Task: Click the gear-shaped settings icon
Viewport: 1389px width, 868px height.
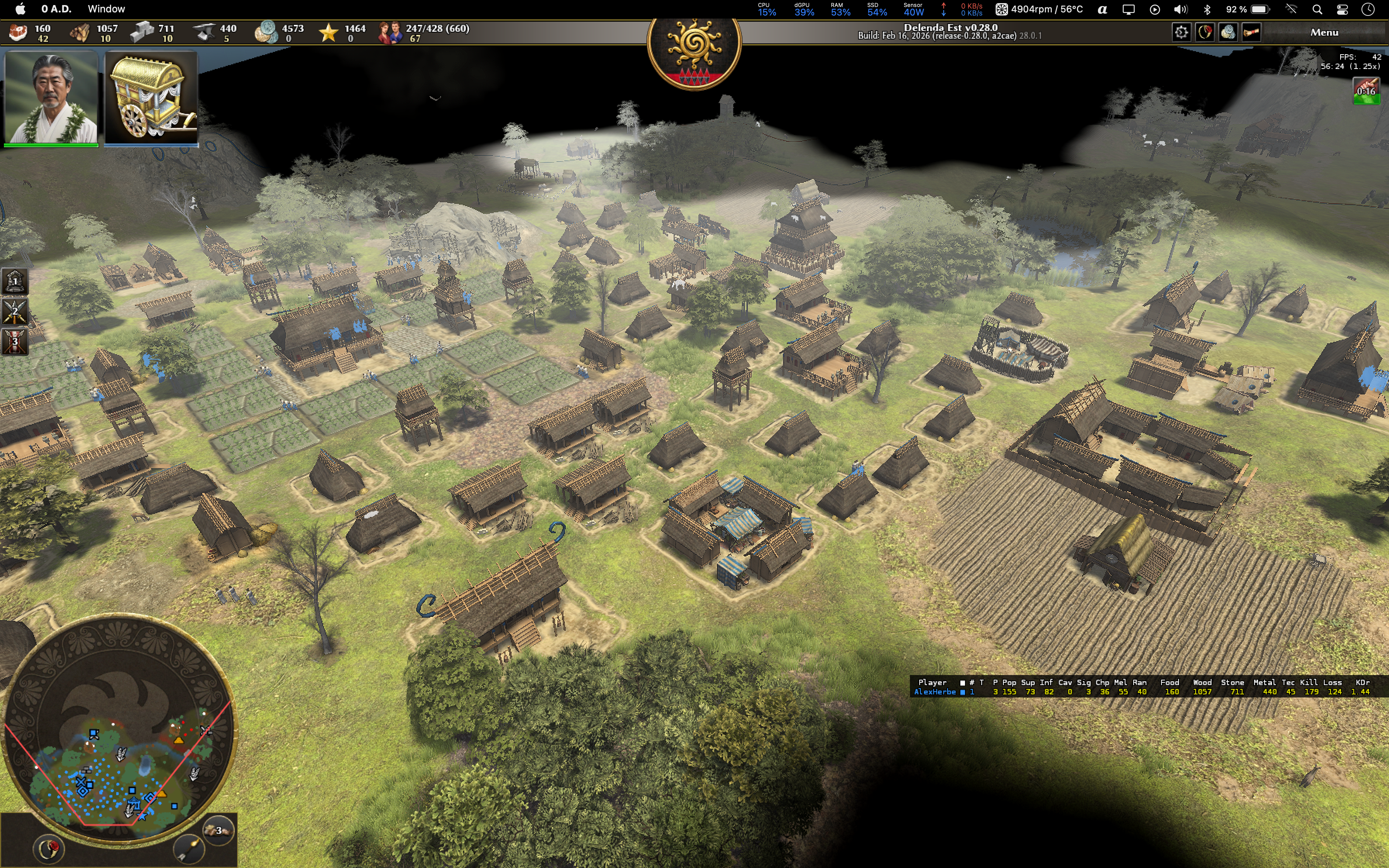Action: coord(1180,33)
